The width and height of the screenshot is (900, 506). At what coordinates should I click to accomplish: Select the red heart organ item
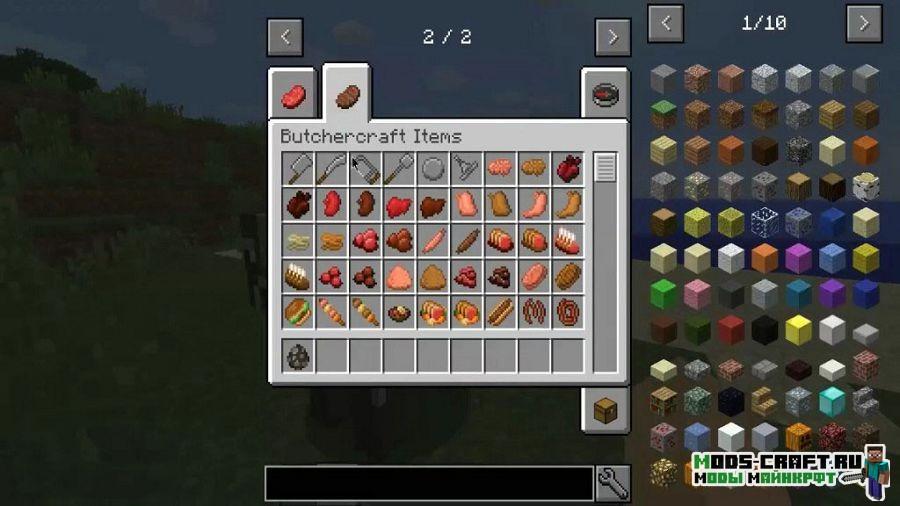pyautogui.click(x=569, y=169)
